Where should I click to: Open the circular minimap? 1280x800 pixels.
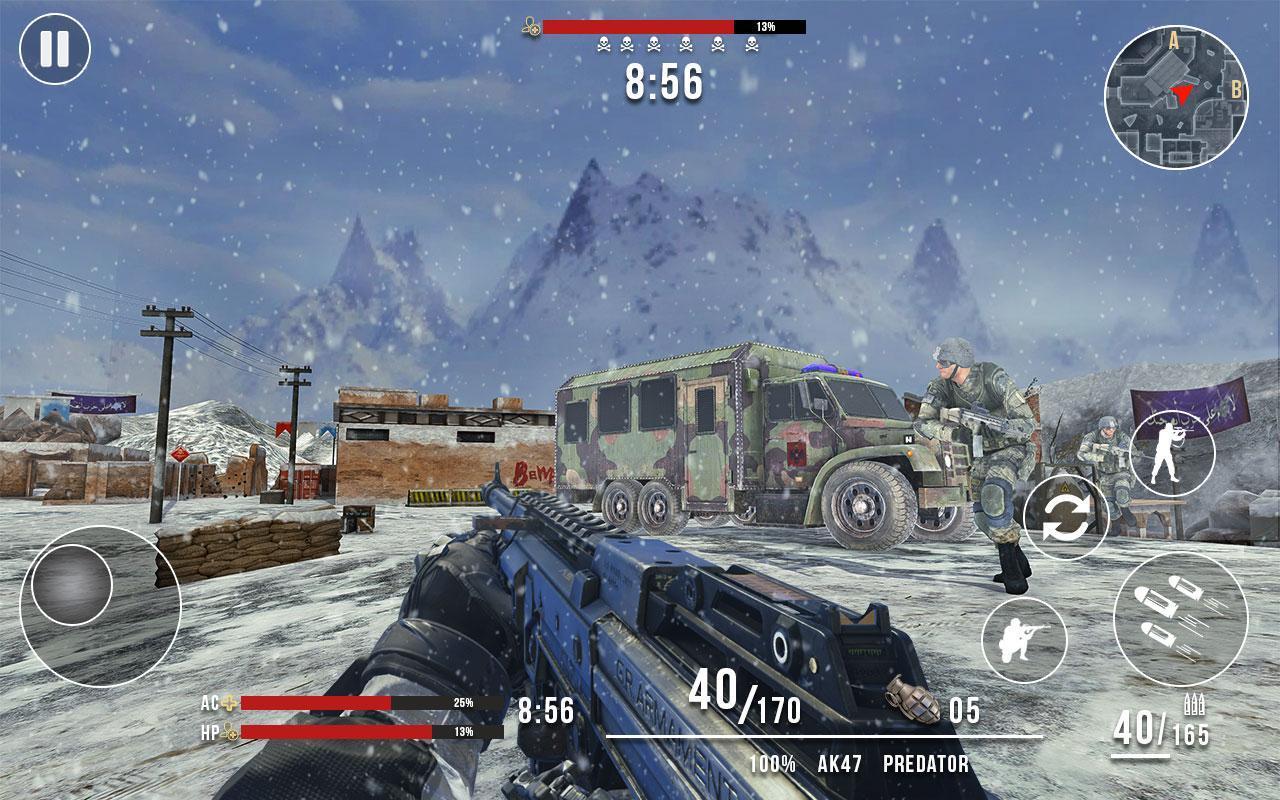(1176, 97)
